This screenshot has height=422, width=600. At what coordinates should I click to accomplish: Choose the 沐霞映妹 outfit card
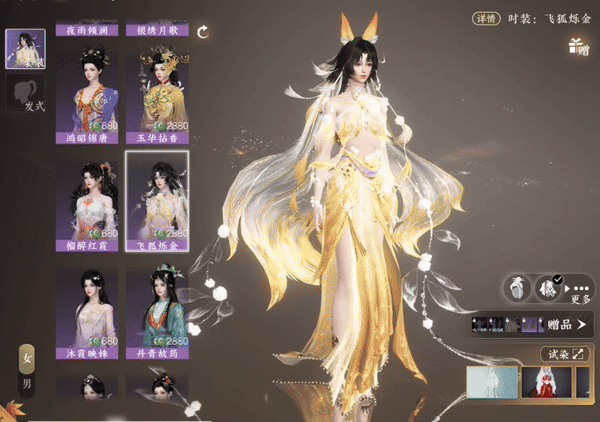point(88,312)
